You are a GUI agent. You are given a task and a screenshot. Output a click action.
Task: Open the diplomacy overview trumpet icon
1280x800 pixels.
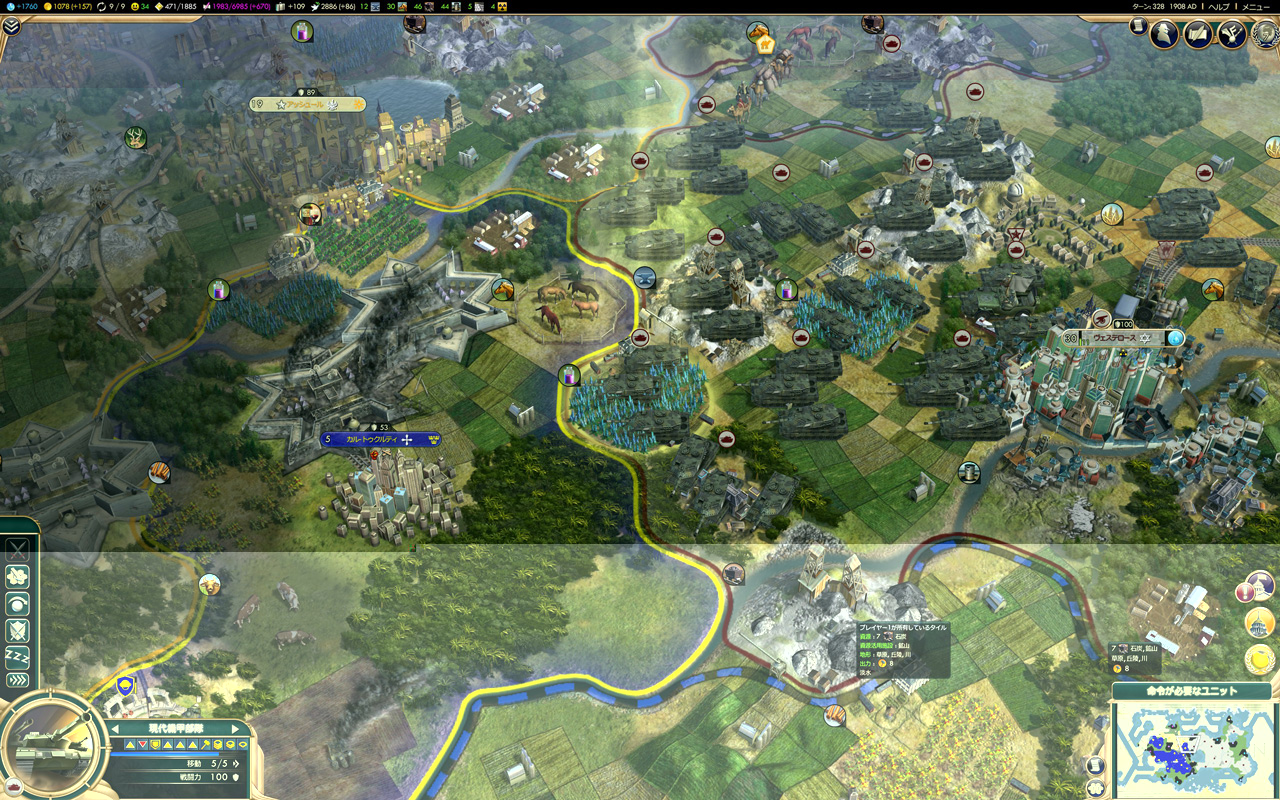pos(1231,34)
